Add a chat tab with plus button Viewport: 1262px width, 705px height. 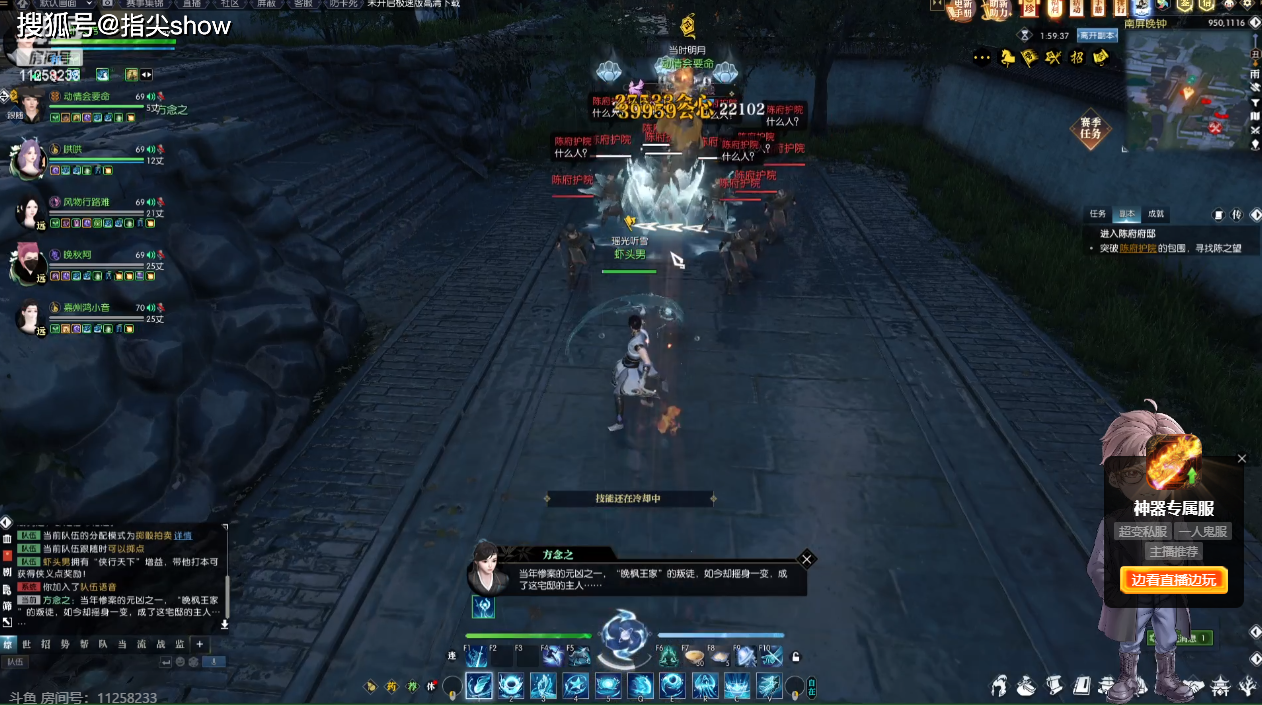pos(199,644)
